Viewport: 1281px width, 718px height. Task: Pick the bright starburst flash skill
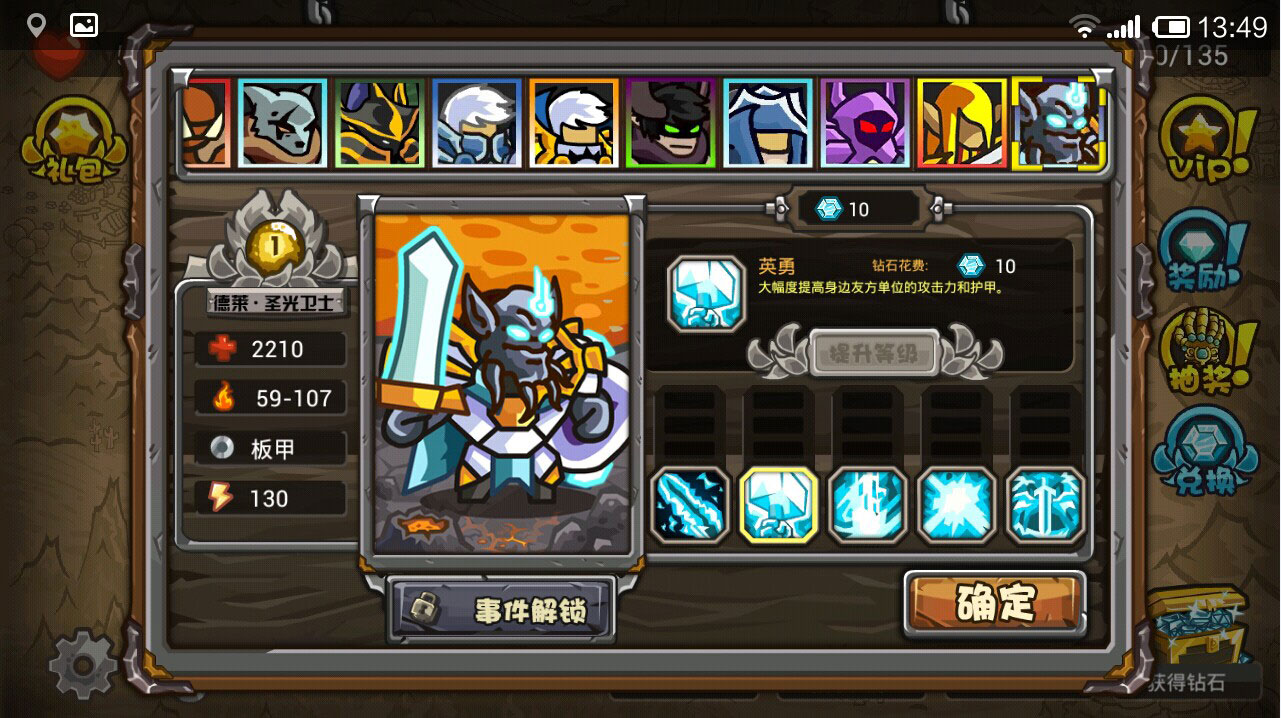pyautogui.click(x=957, y=506)
